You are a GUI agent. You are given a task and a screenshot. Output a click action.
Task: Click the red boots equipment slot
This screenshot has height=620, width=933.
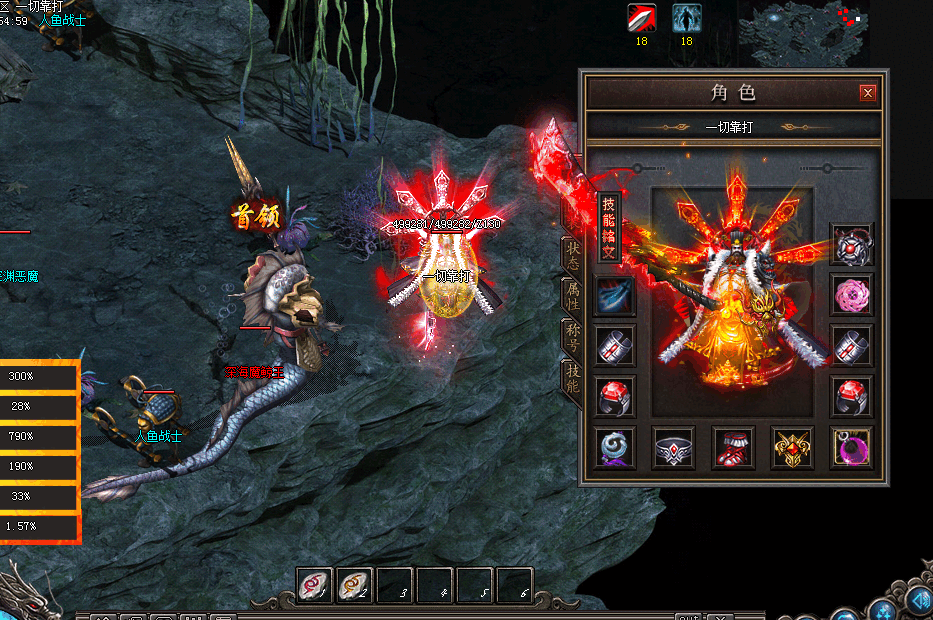click(x=733, y=447)
